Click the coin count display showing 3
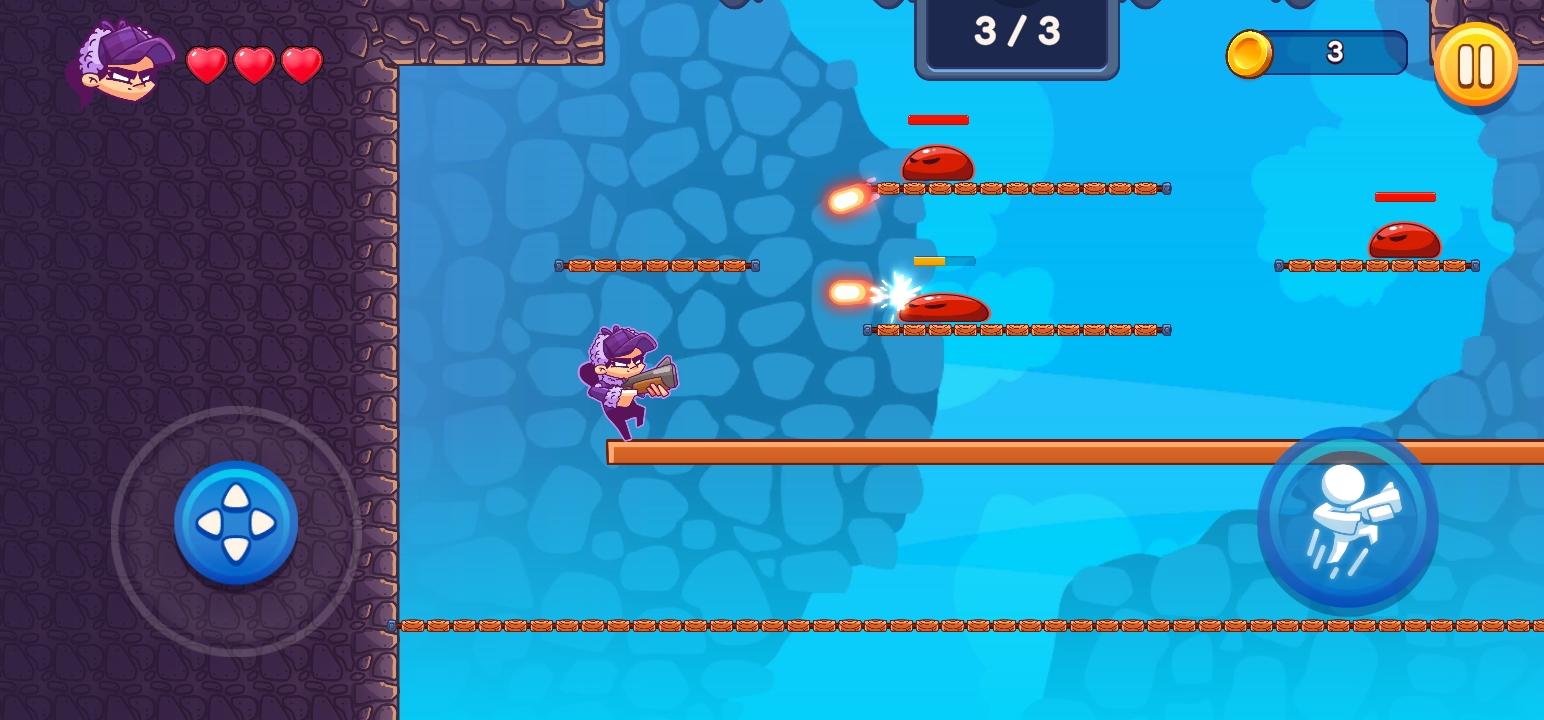 1336,53
